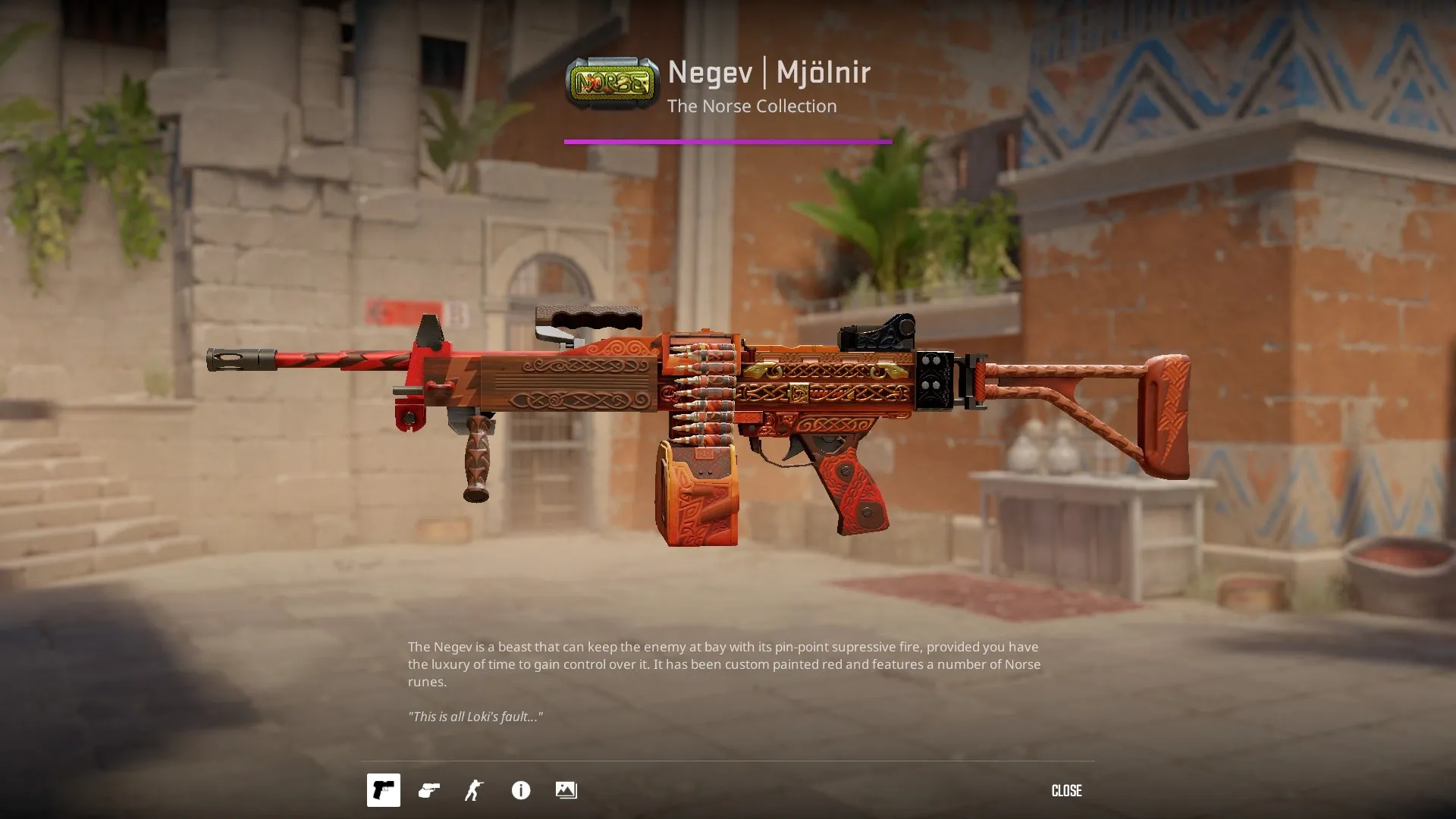The width and height of the screenshot is (1456, 819).
Task: Toggle the full-size pattern image view
Action: (566, 790)
